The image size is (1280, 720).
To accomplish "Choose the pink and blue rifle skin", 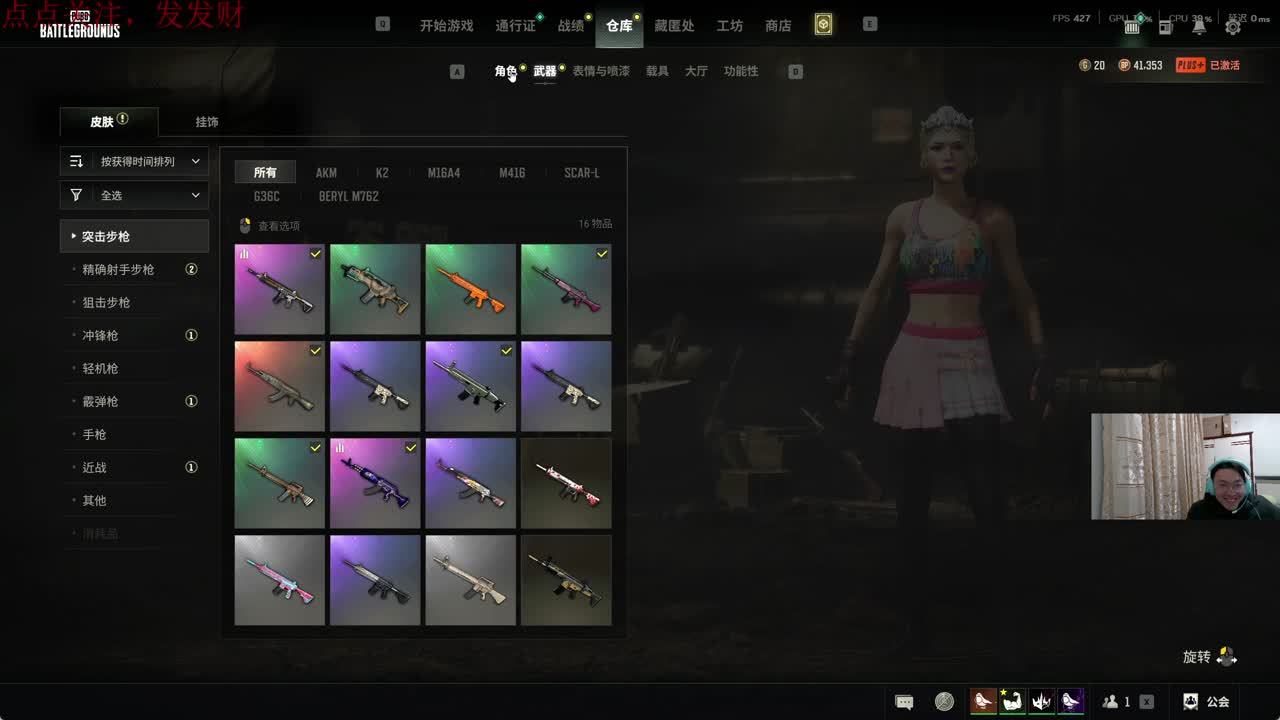I will point(280,580).
